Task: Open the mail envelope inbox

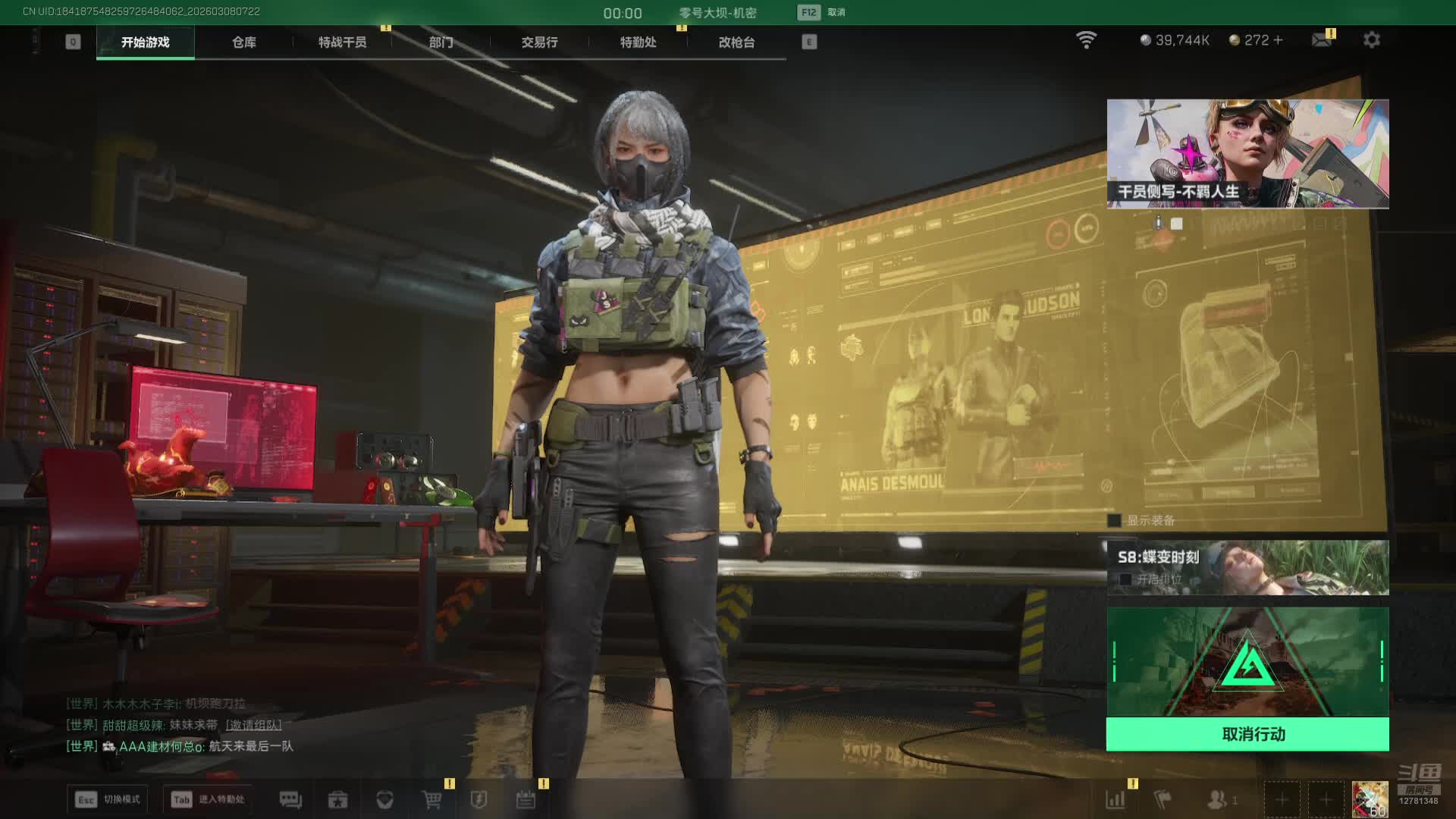Action: [1322, 40]
